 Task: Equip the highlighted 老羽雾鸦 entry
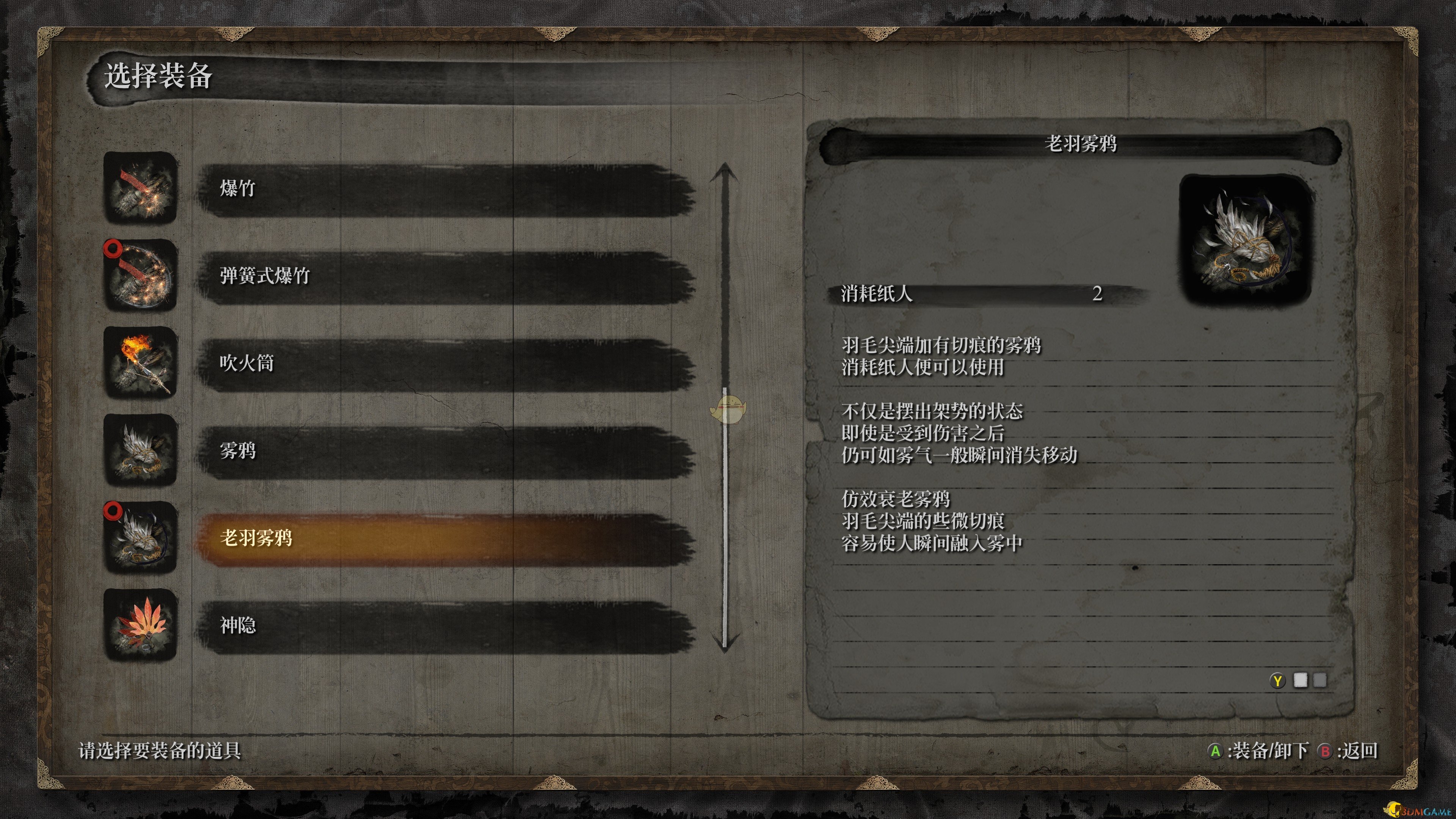[446, 539]
